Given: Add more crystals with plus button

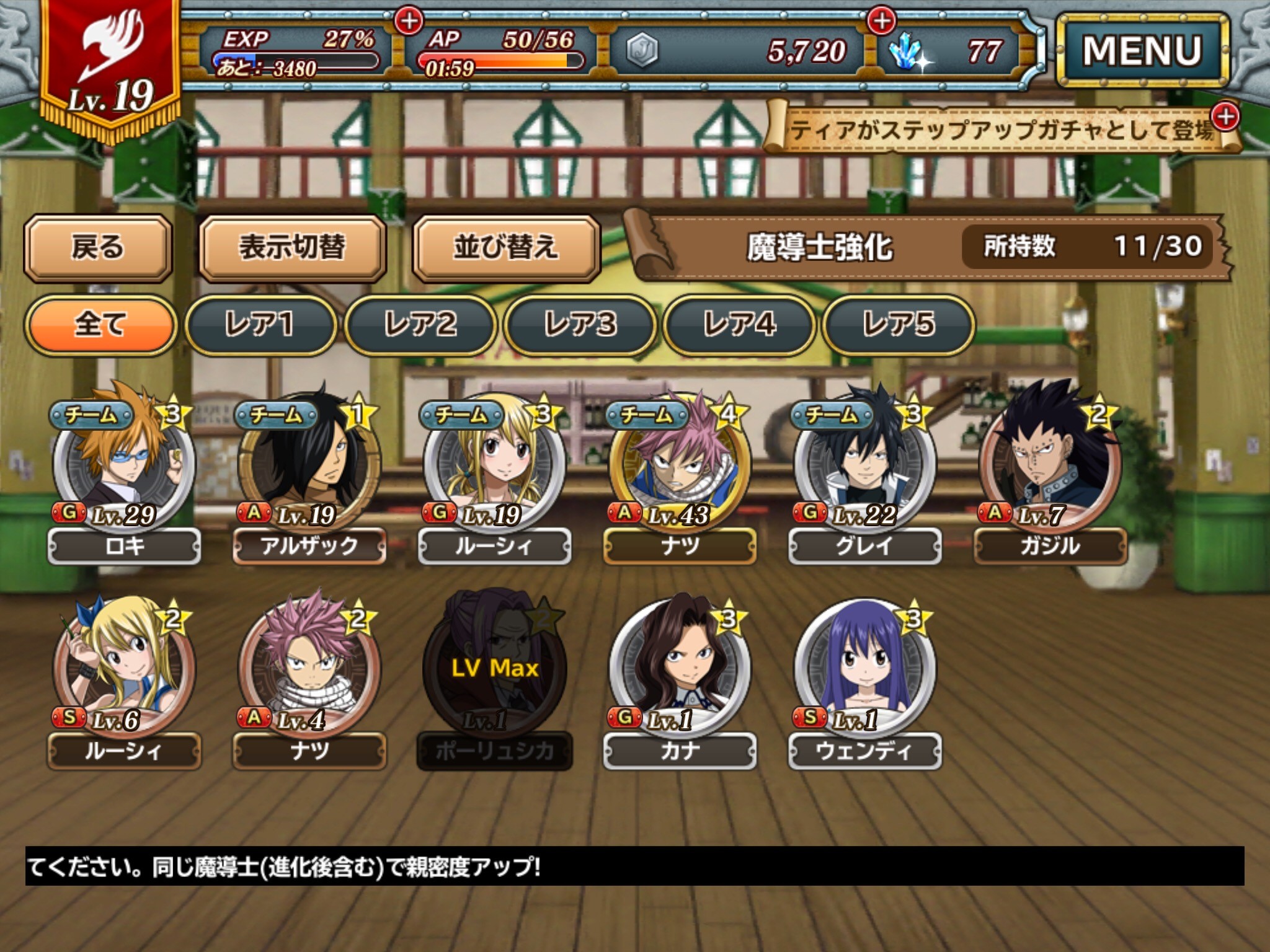Looking at the screenshot, I should [881, 21].
